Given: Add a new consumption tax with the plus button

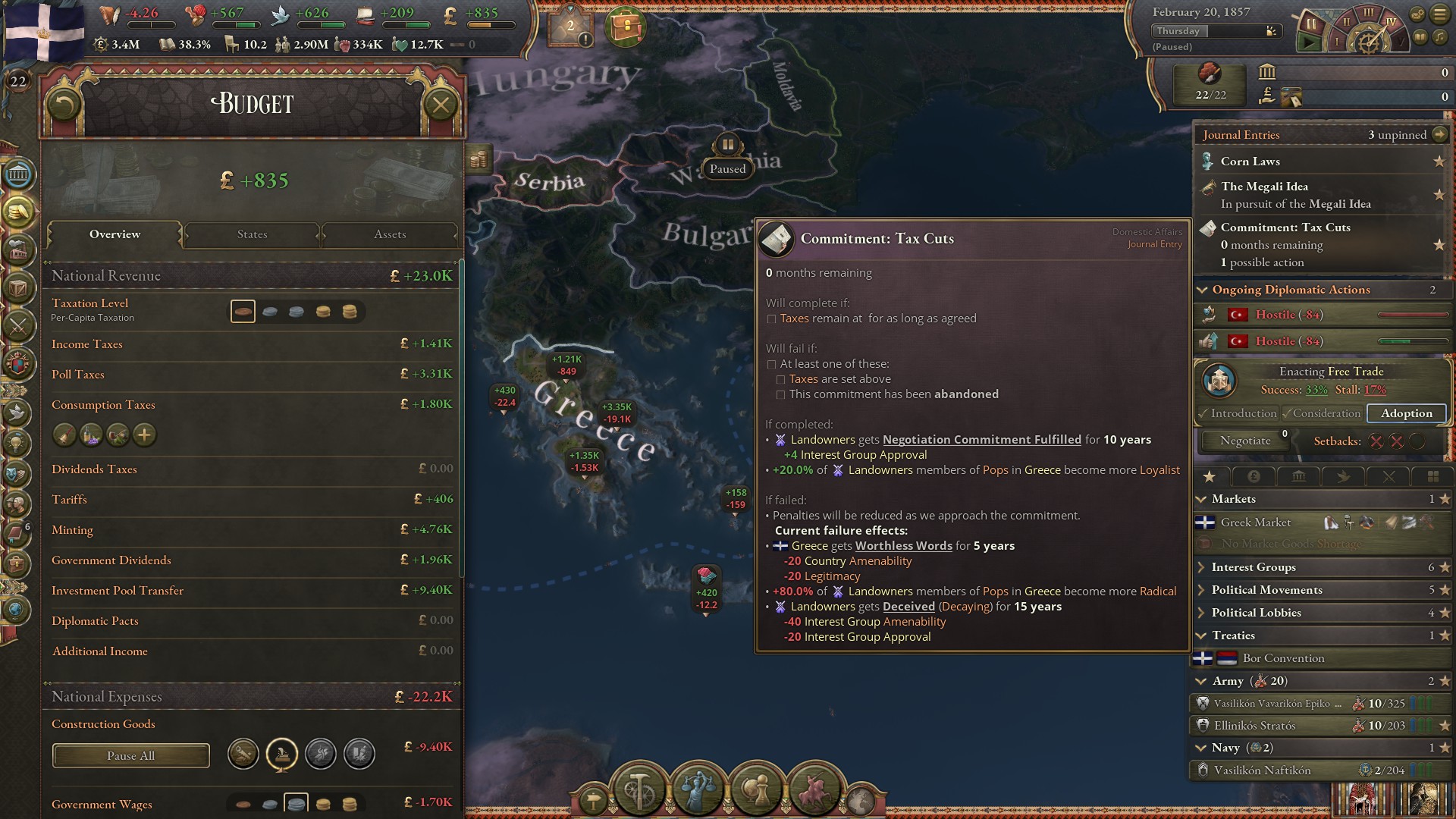Looking at the screenshot, I should (x=143, y=435).
